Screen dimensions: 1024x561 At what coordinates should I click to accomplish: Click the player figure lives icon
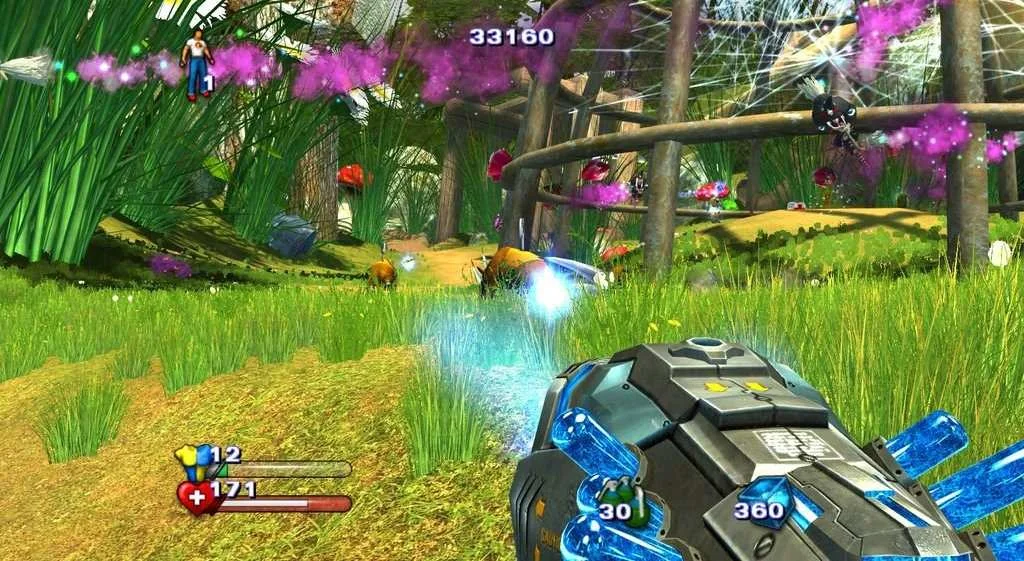[x=196, y=62]
